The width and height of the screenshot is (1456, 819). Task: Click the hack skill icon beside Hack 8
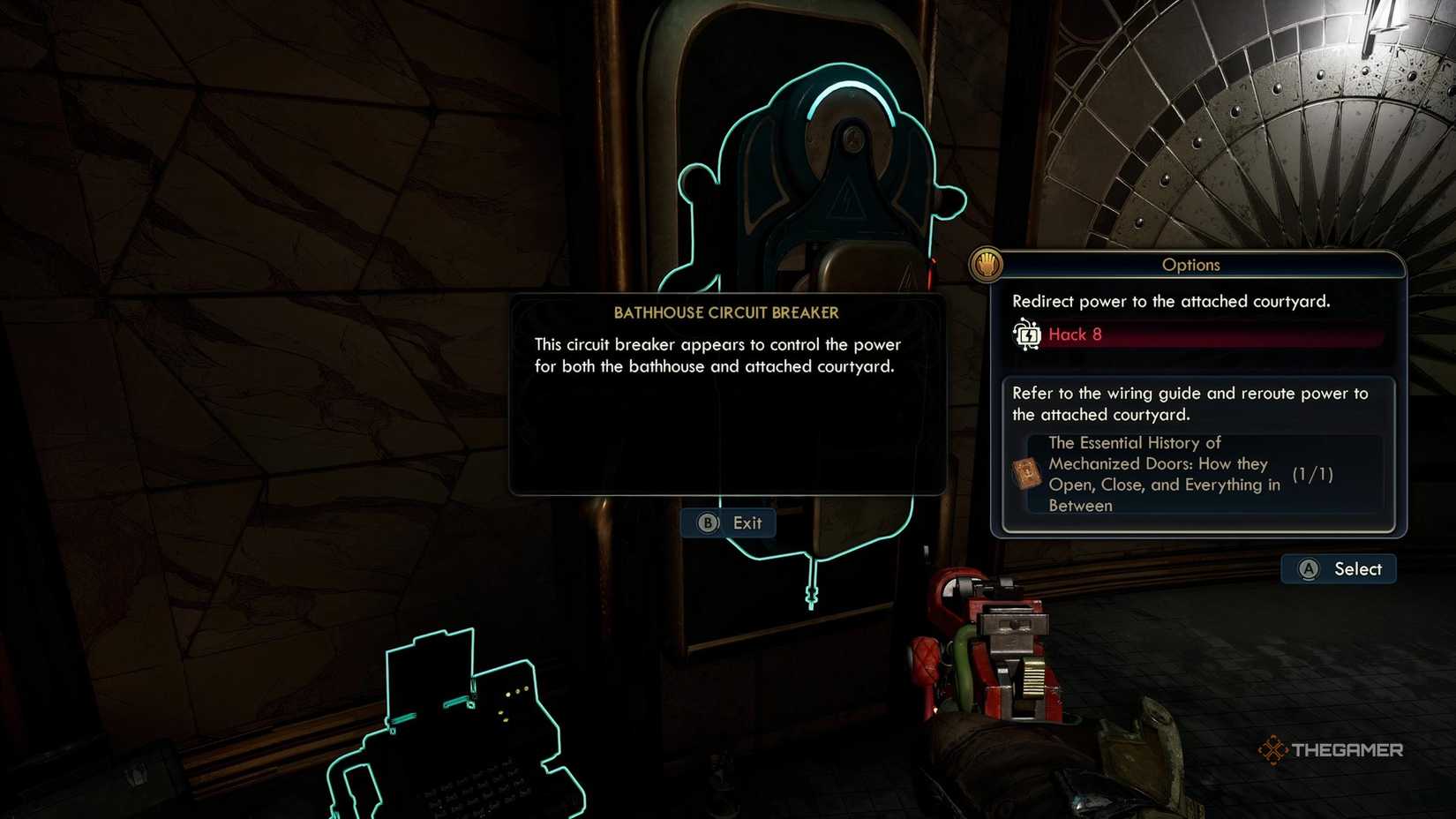click(x=1026, y=335)
